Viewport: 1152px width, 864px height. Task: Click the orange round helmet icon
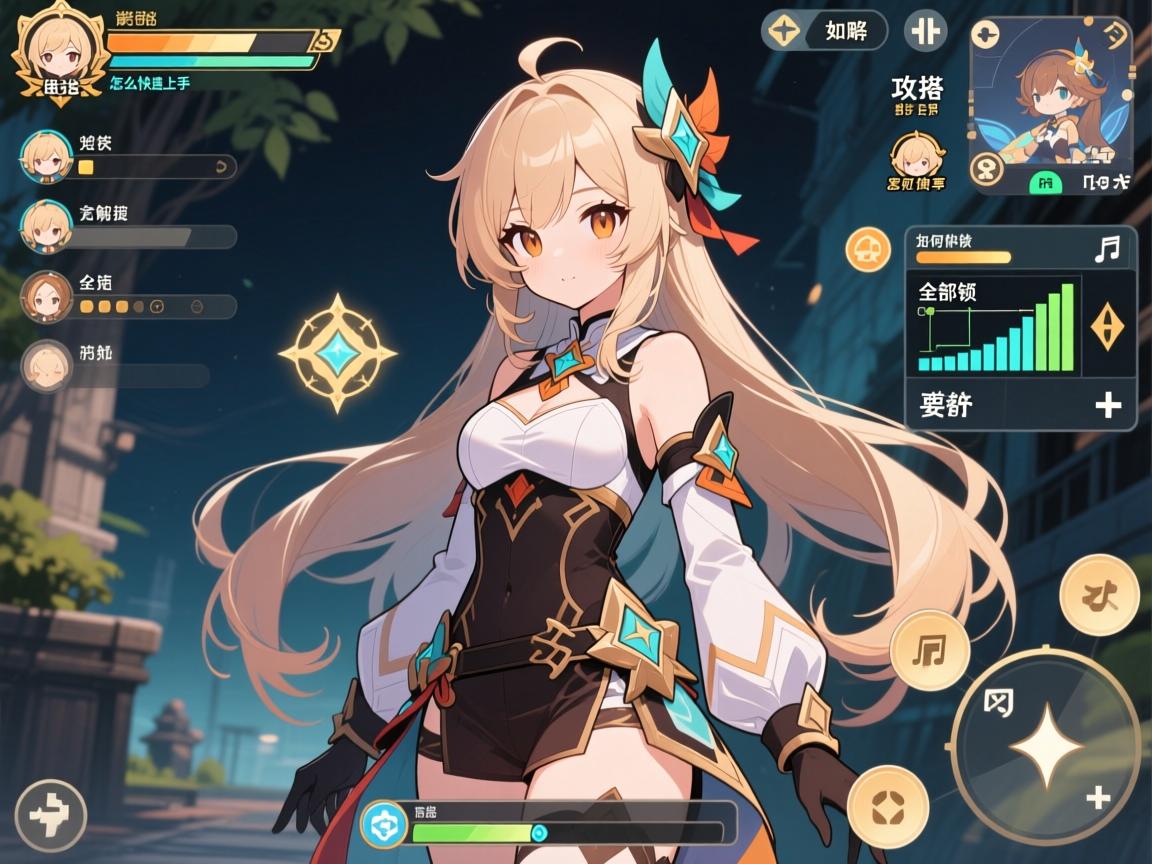pyautogui.click(x=867, y=249)
